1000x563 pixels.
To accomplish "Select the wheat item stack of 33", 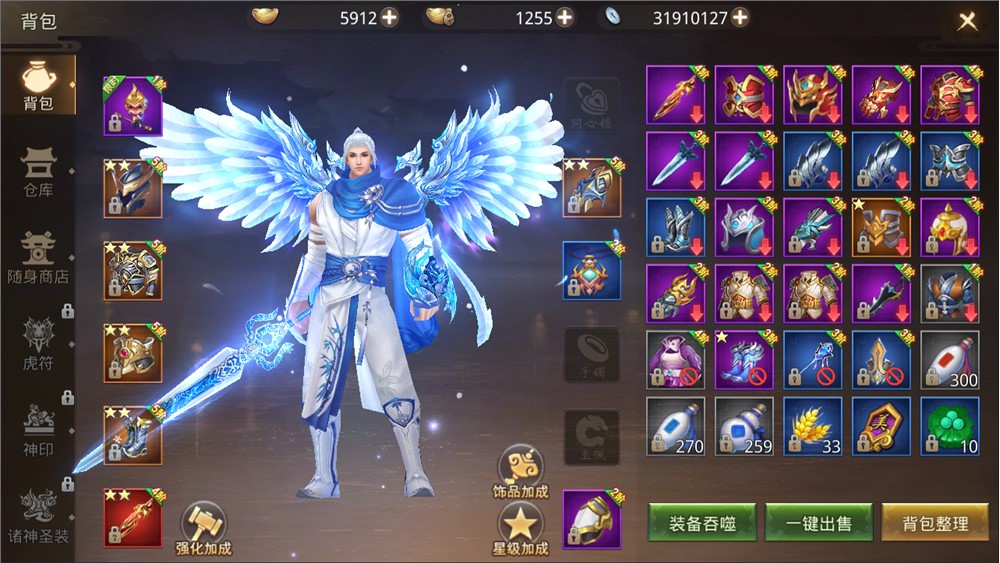I will tap(812, 426).
